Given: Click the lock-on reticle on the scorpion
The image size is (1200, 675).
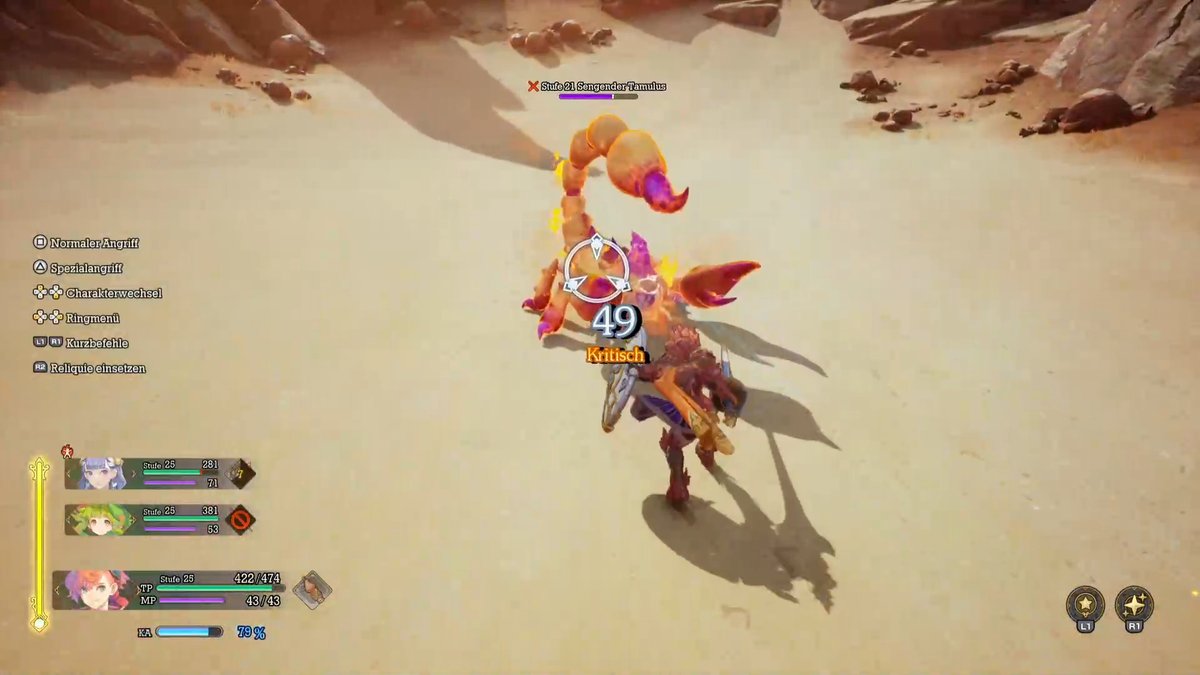Looking at the screenshot, I should [597, 268].
